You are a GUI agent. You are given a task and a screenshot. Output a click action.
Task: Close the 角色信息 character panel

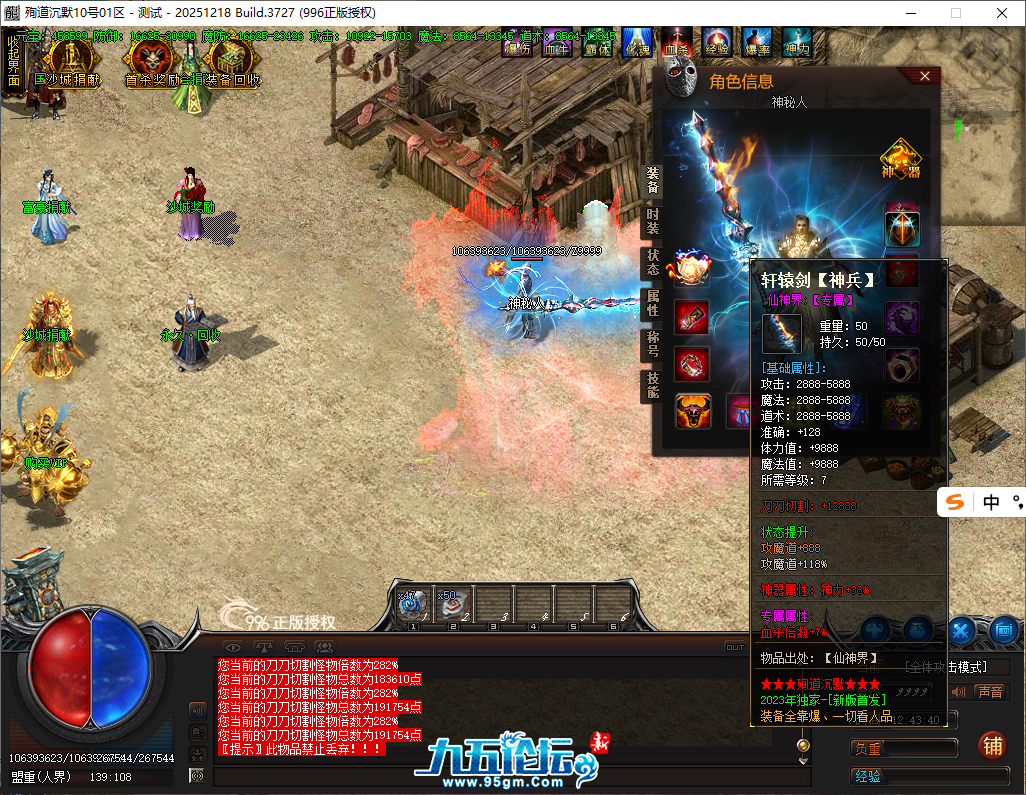[x=925, y=76]
